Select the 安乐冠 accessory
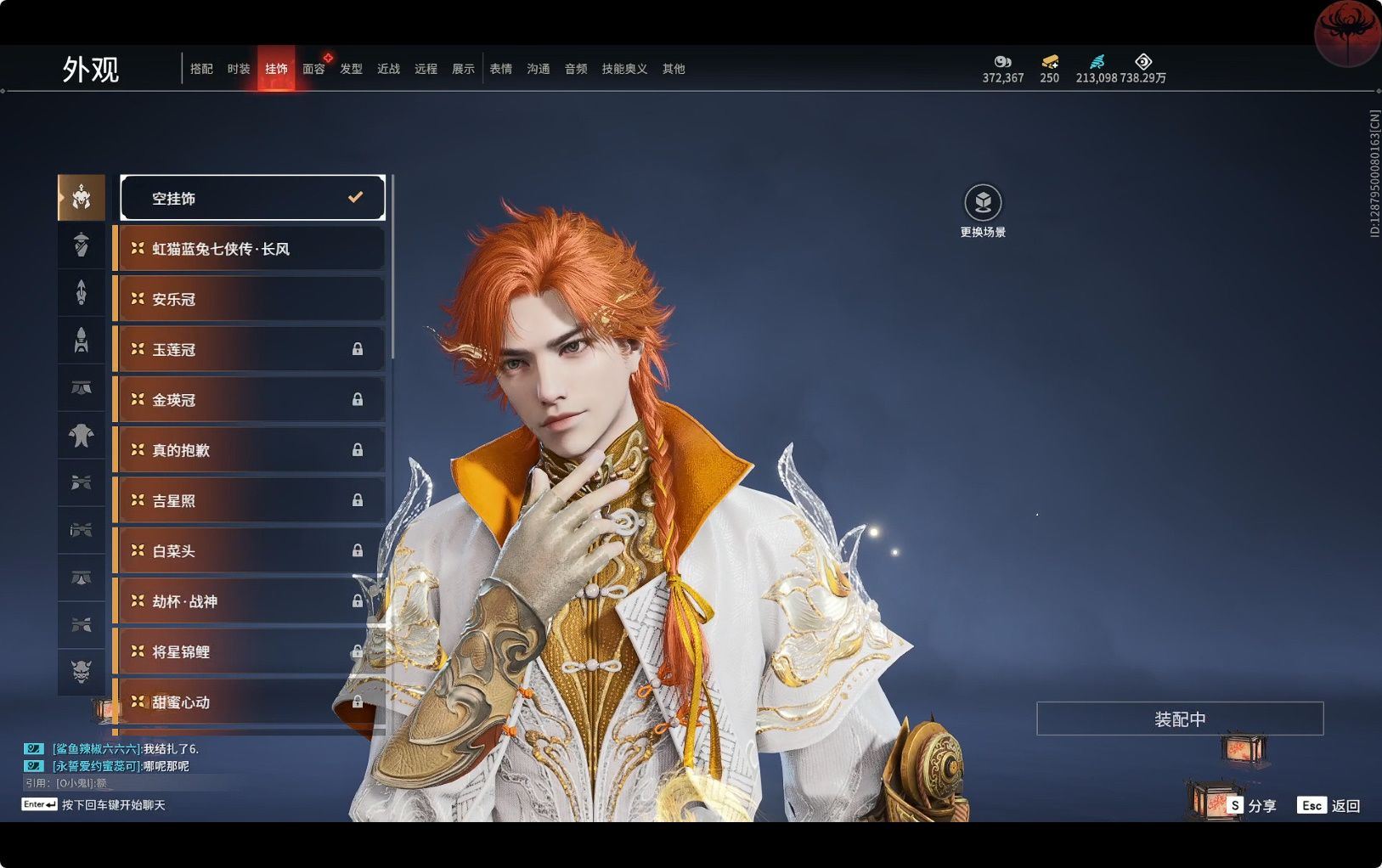This screenshot has width=1382, height=868. click(251, 299)
